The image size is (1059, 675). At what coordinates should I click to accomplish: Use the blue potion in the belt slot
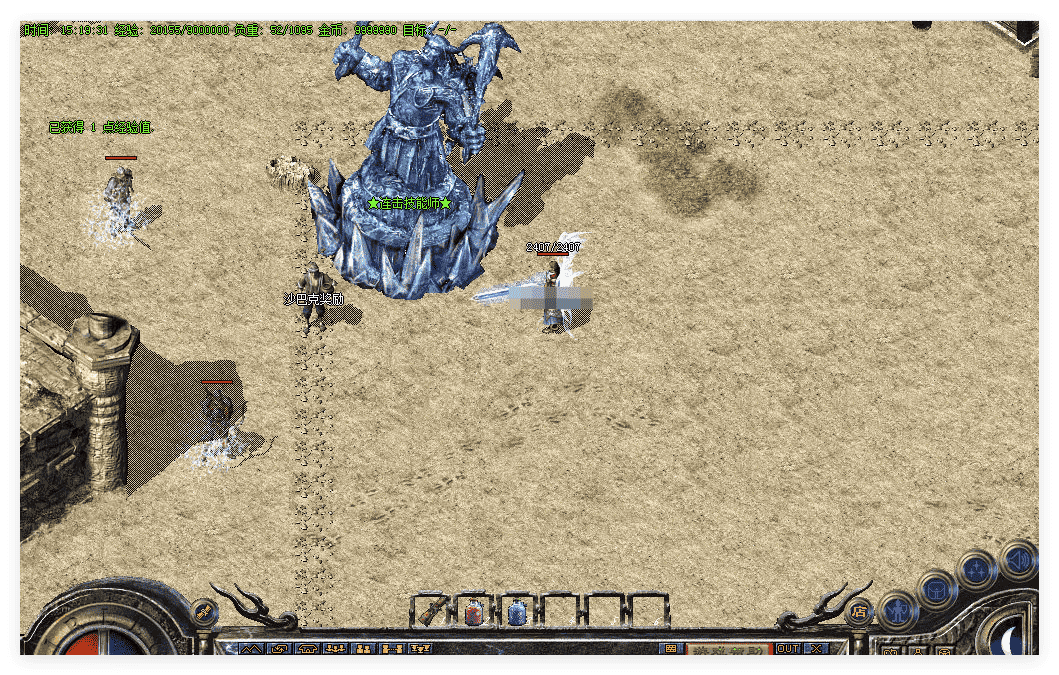click(517, 611)
